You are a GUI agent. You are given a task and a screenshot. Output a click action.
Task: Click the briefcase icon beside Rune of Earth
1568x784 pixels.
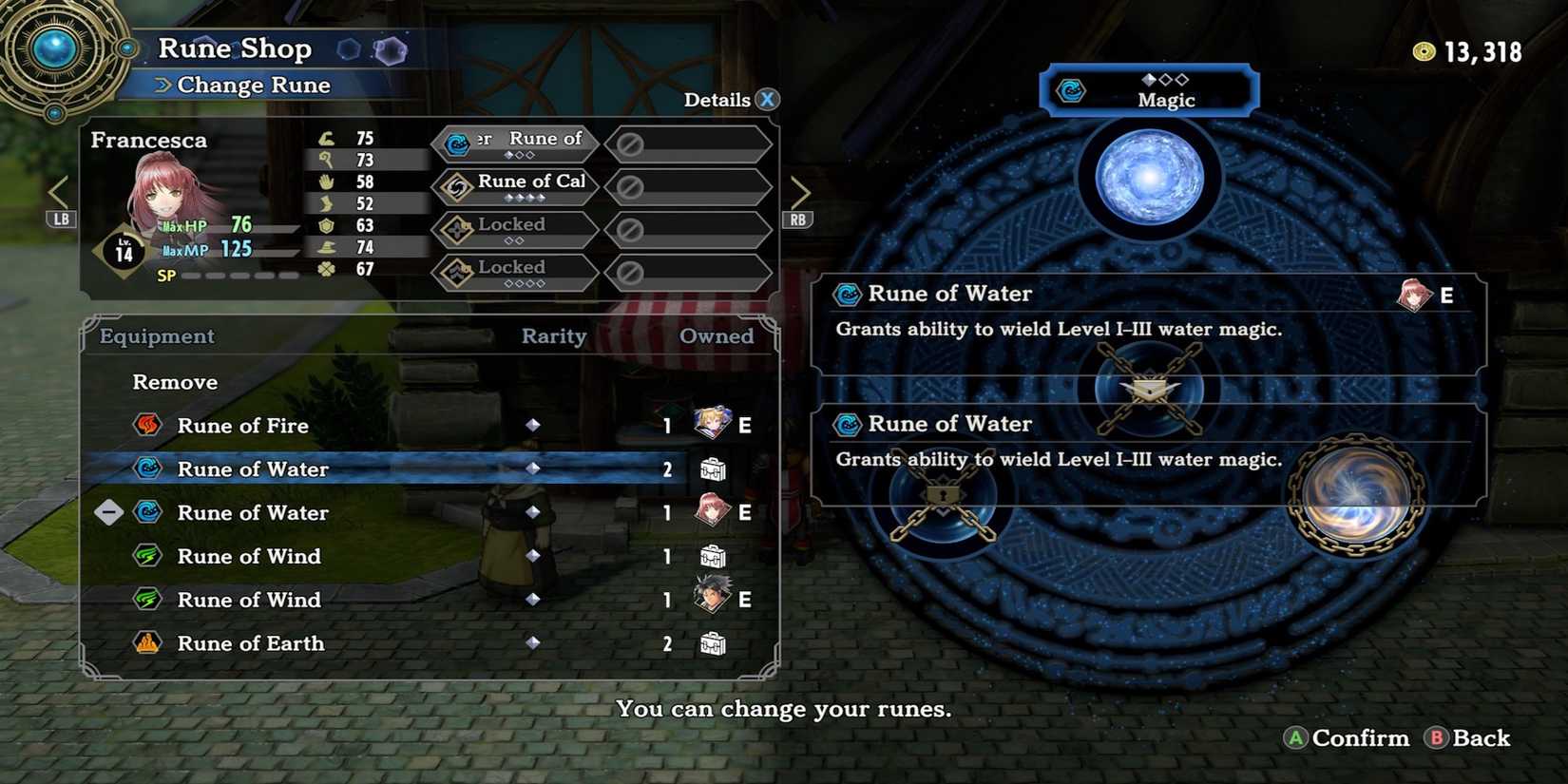point(713,643)
